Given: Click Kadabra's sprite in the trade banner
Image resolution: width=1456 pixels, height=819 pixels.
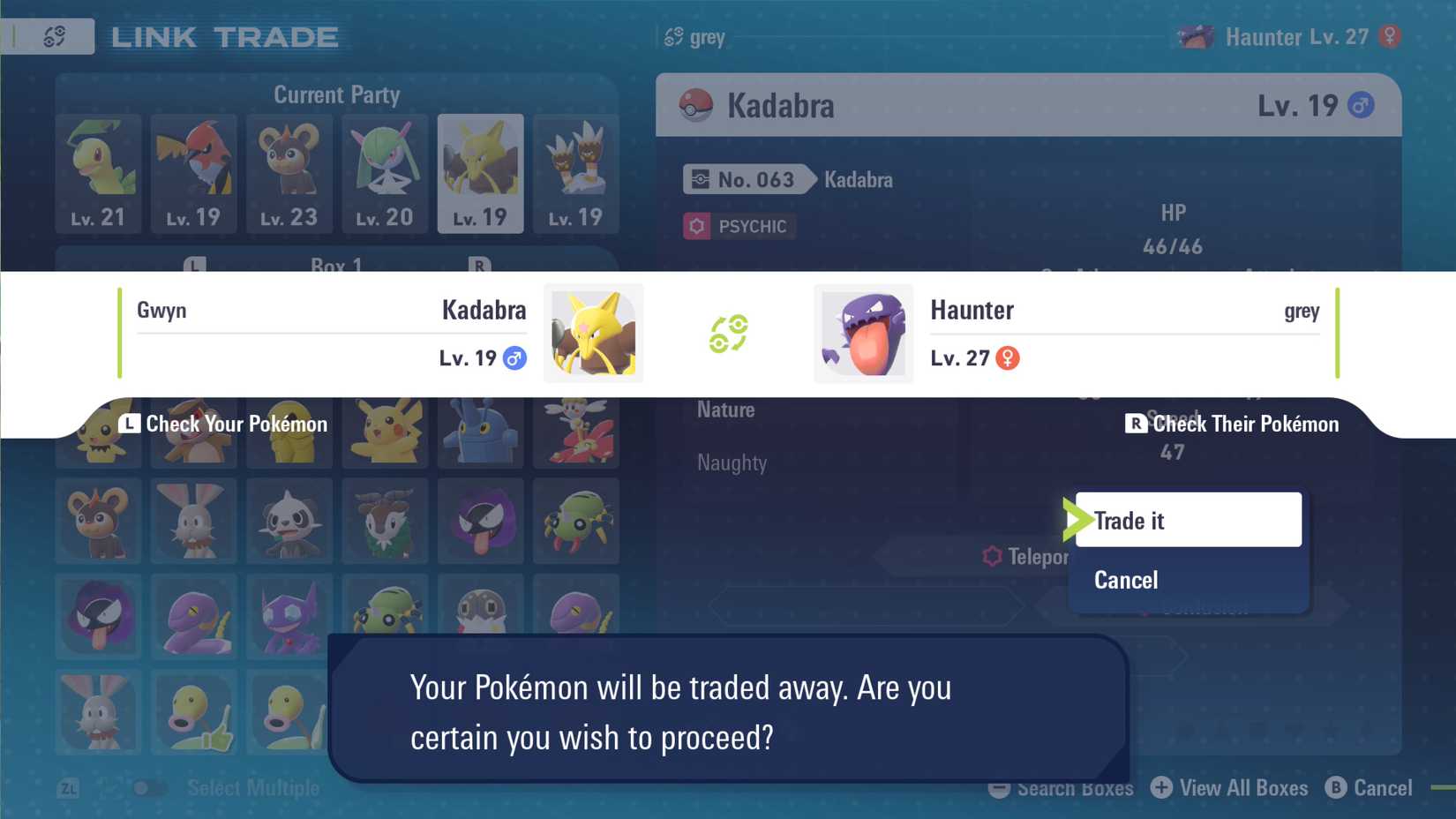Looking at the screenshot, I should pyautogui.click(x=593, y=334).
